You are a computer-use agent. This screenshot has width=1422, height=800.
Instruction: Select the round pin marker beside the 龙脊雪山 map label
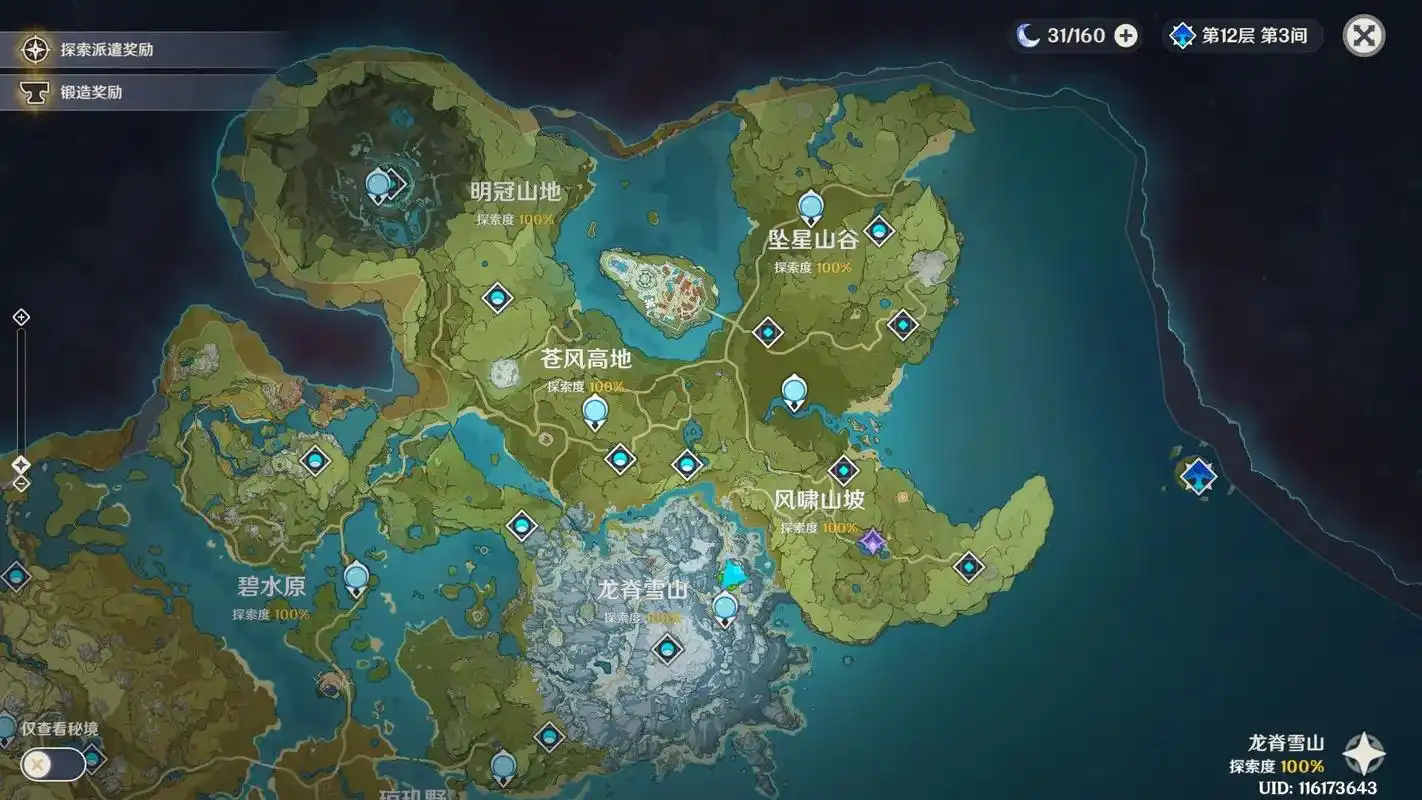(725, 607)
